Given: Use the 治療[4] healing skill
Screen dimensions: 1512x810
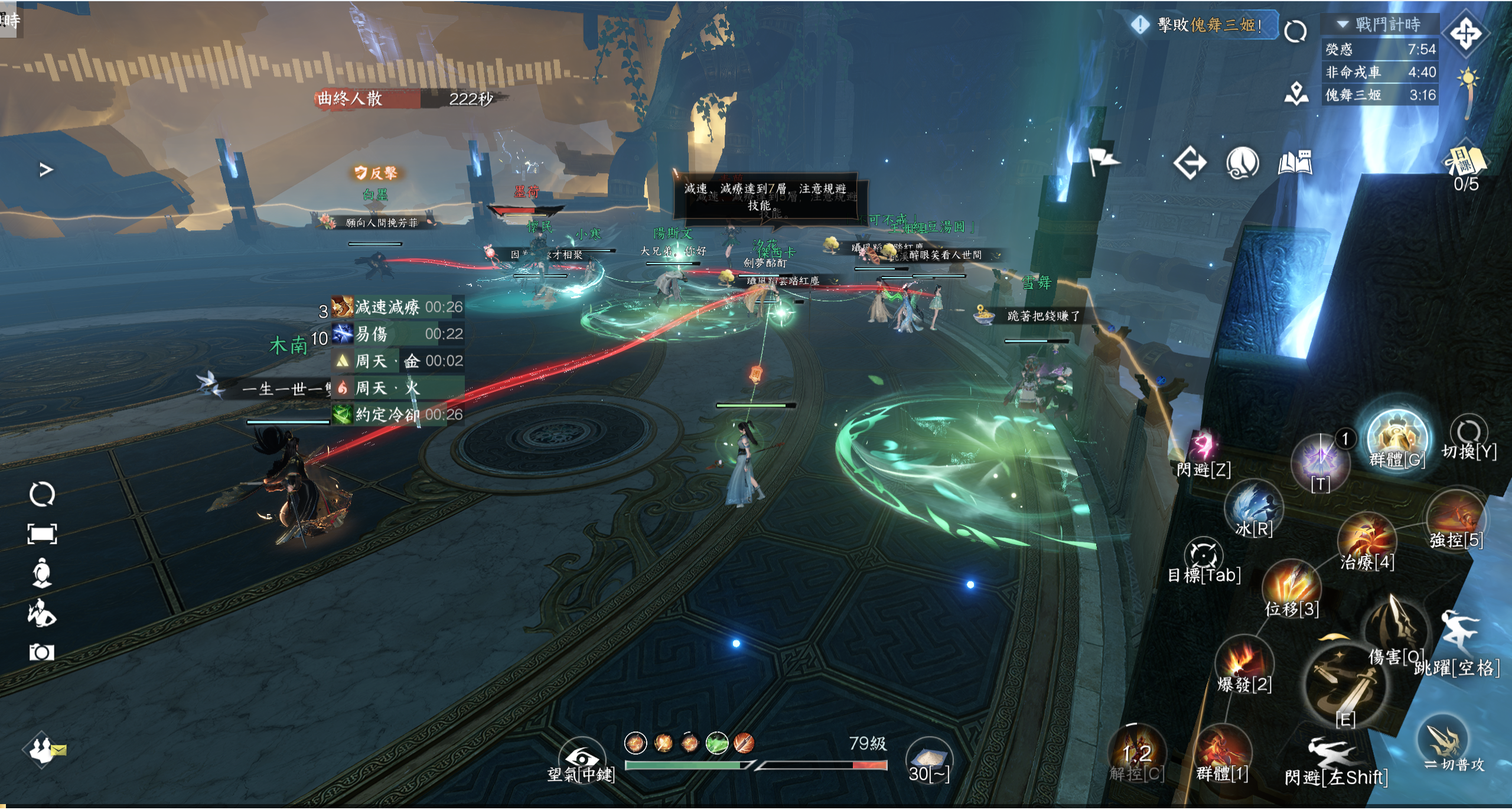Looking at the screenshot, I should click(1367, 539).
